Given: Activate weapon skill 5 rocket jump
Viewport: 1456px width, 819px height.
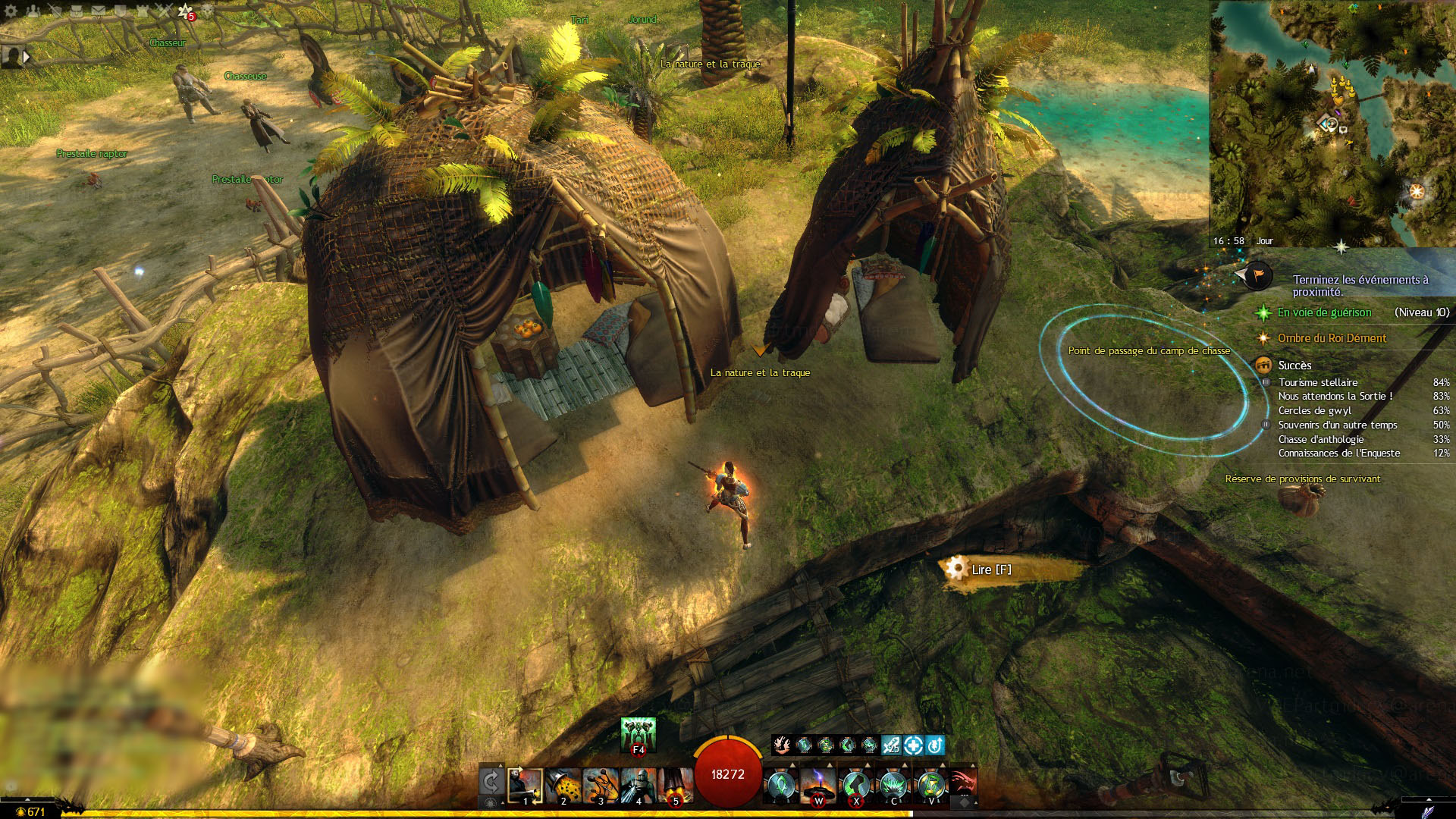Looking at the screenshot, I should click(x=675, y=786).
